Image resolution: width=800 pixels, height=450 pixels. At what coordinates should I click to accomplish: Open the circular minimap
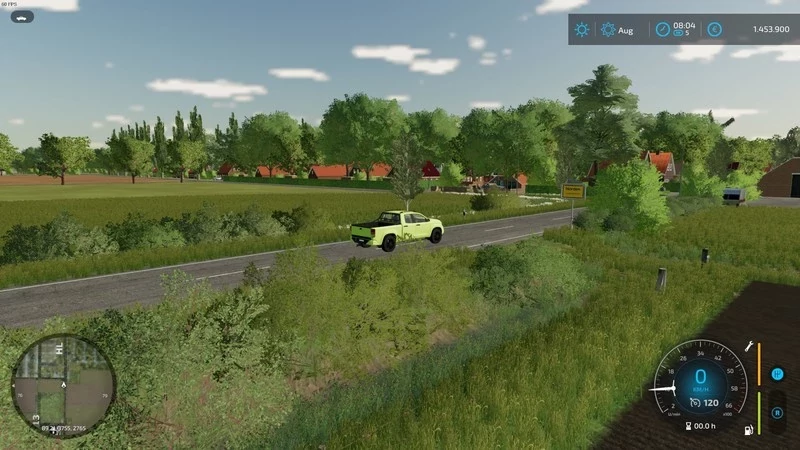[x=63, y=386]
